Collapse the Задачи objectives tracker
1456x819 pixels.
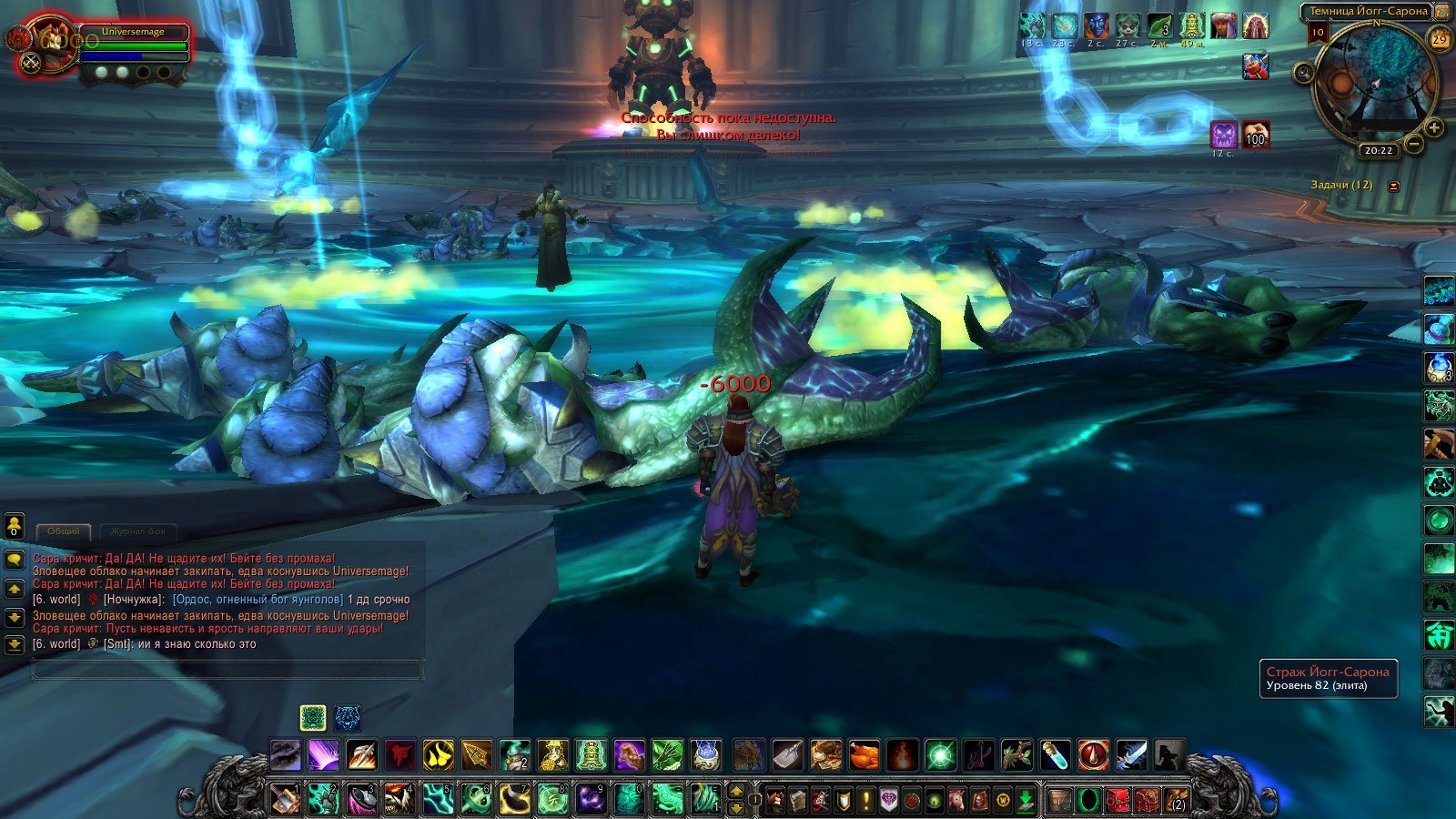[1393, 186]
